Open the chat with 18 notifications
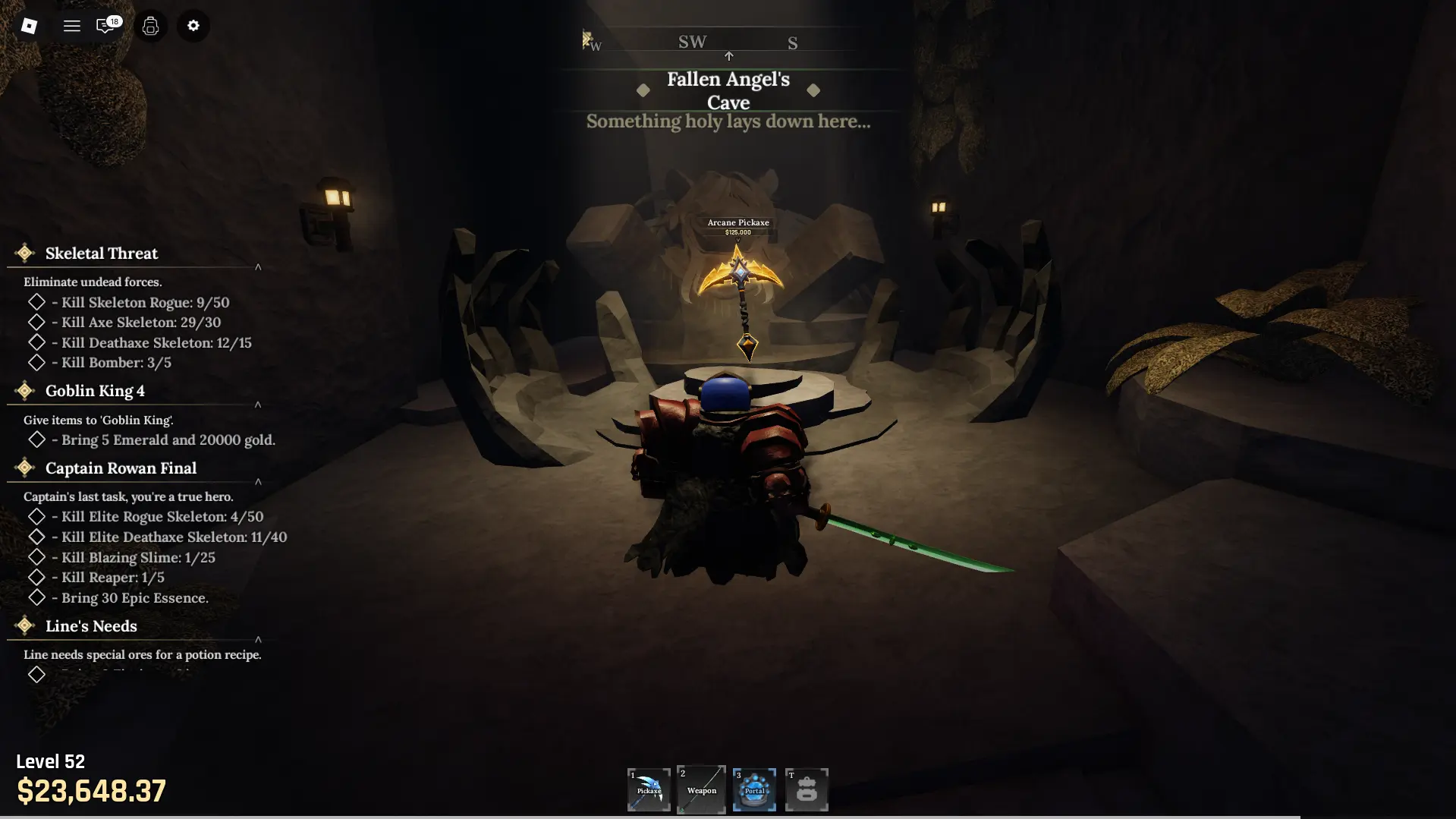Image resolution: width=1456 pixels, height=819 pixels. point(106,25)
